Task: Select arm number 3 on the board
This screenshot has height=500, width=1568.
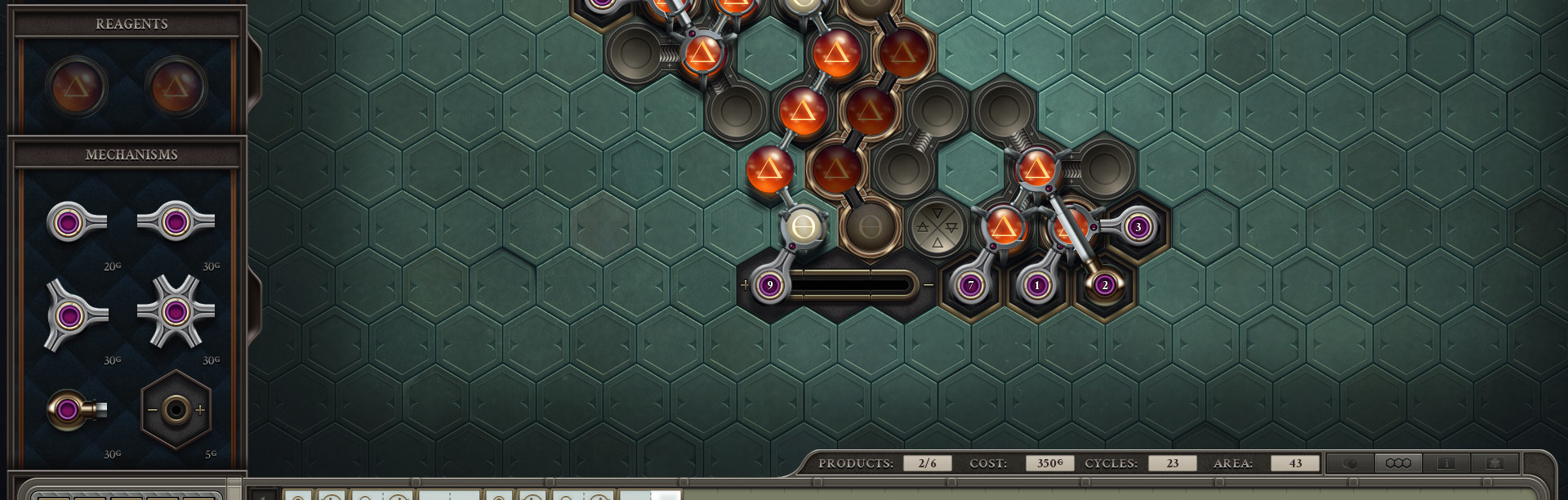Action: tap(1138, 227)
